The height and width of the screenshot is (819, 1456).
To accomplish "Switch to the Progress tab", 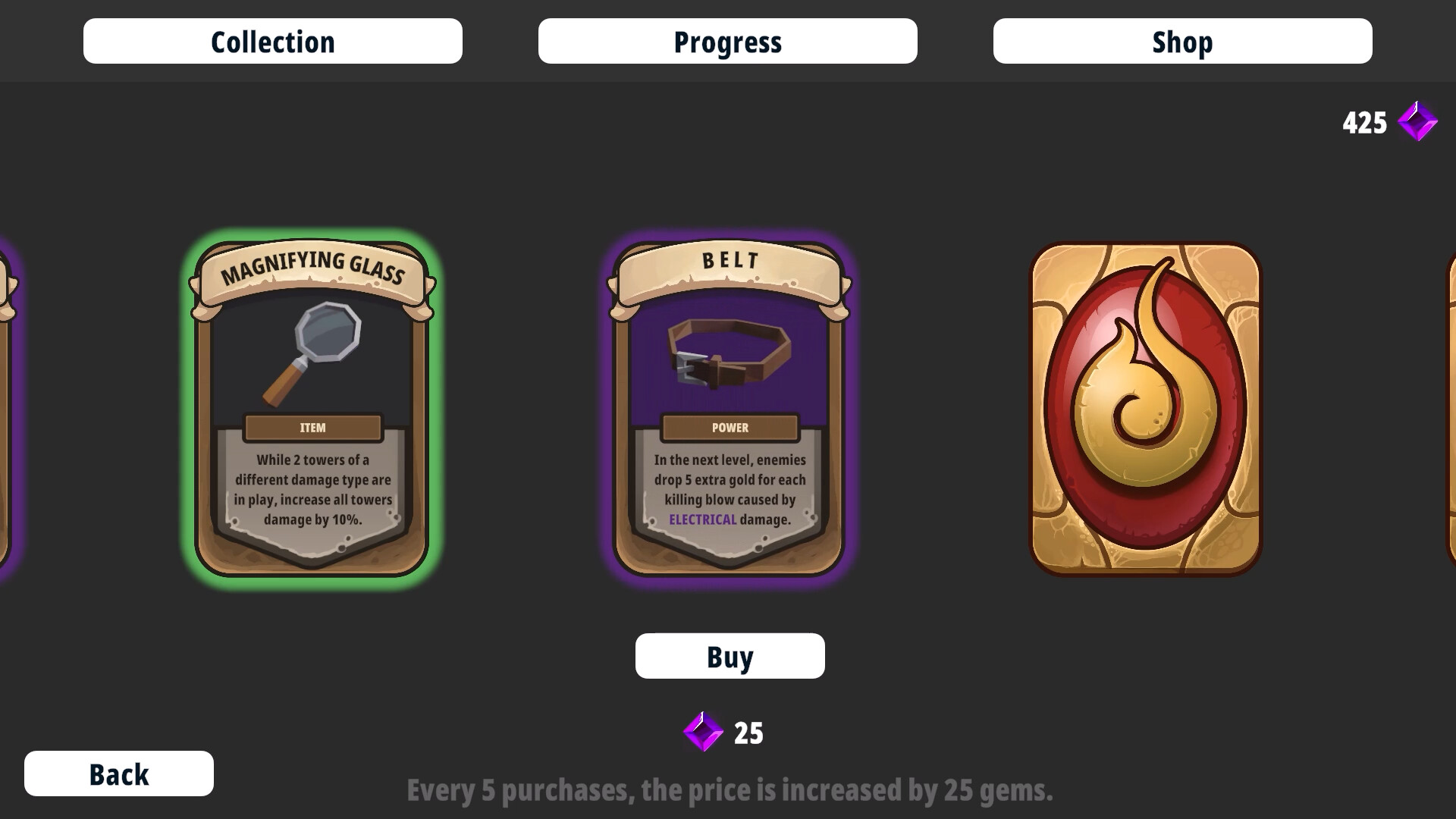I will click(x=727, y=41).
